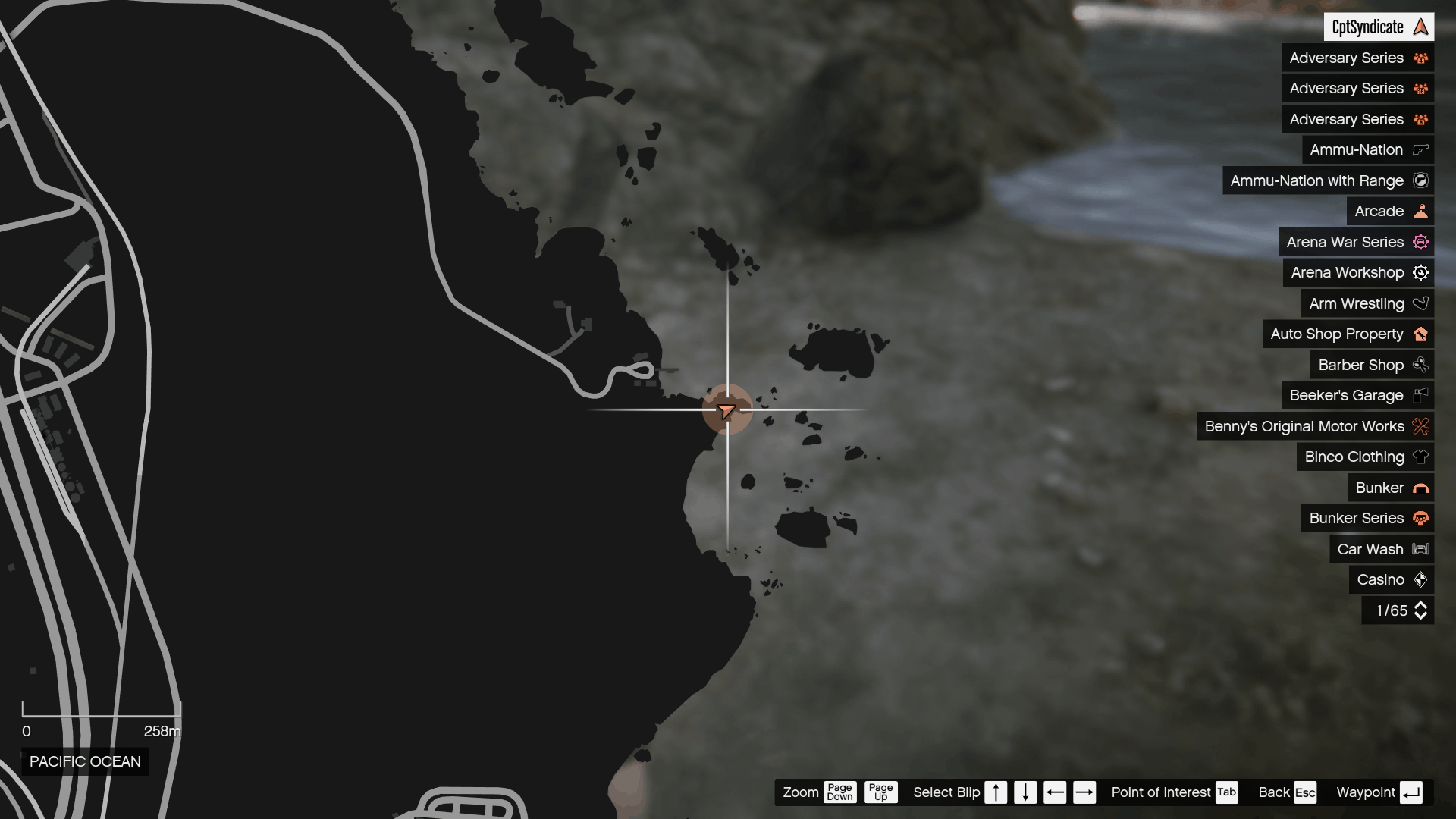Toggle the Bunker Series blip visibility

tap(1421, 518)
